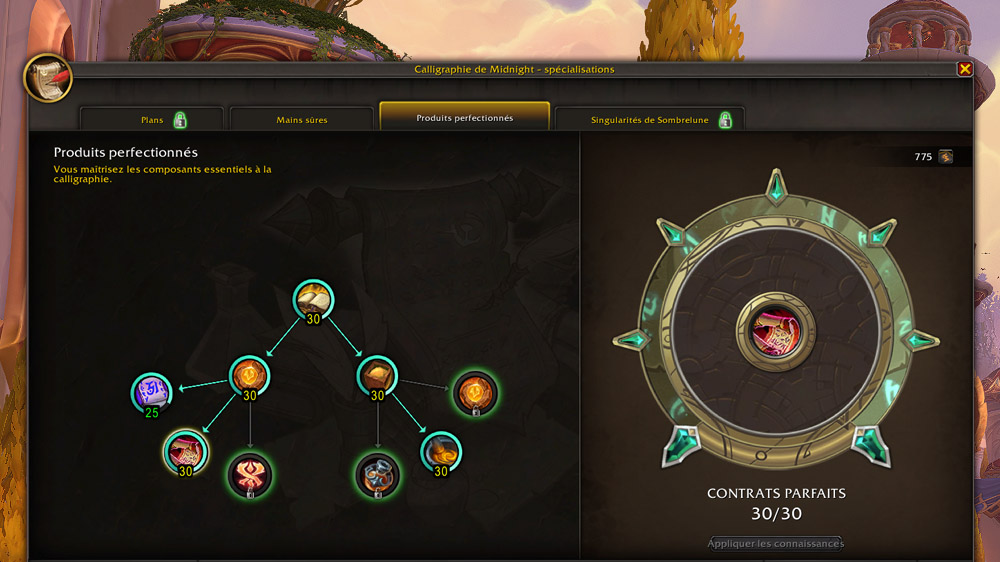Select the Produits perfectionnés tab

pyautogui.click(x=465, y=118)
